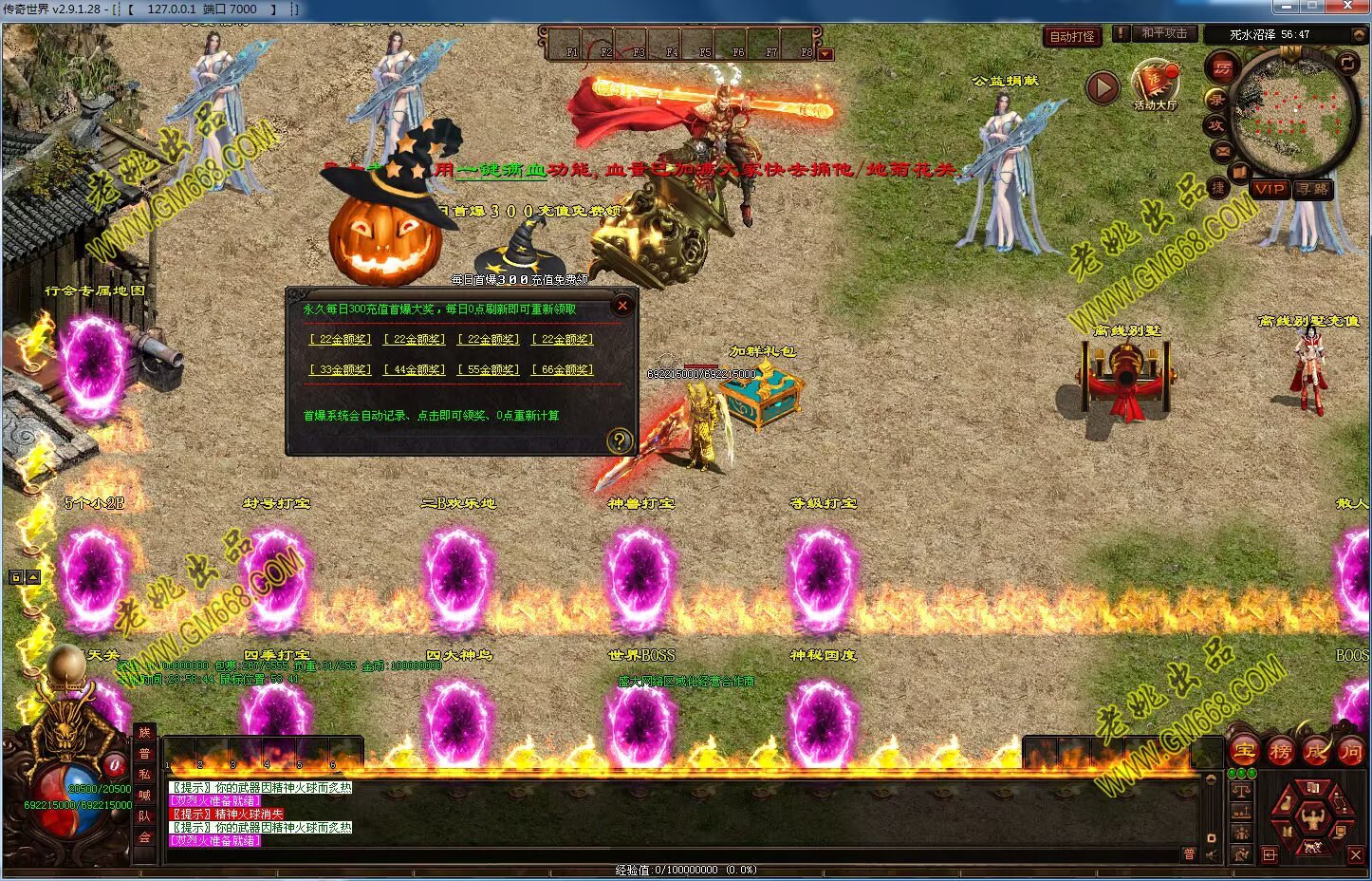The image size is (1372, 881).
Task: Open the dialog's question mark help
Action: tap(619, 440)
